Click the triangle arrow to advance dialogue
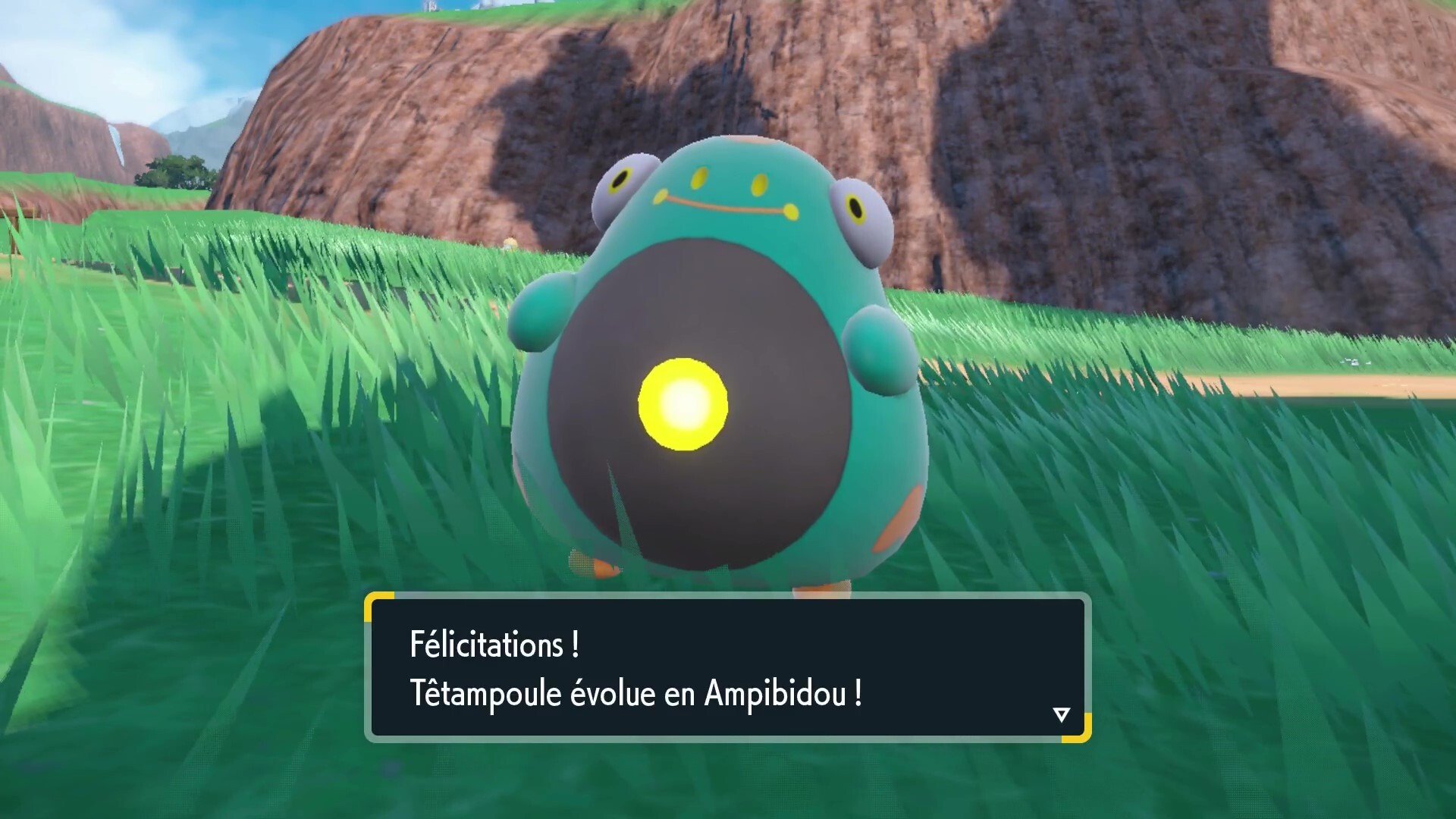This screenshot has width=1456, height=819. coord(1062,713)
